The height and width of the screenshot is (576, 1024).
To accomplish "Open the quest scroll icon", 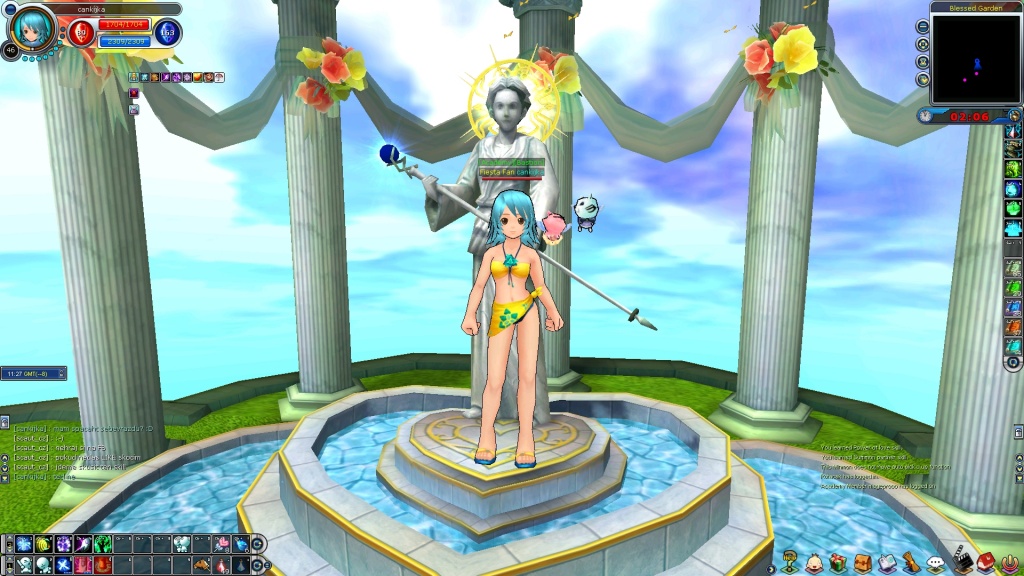I will pos(911,563).
